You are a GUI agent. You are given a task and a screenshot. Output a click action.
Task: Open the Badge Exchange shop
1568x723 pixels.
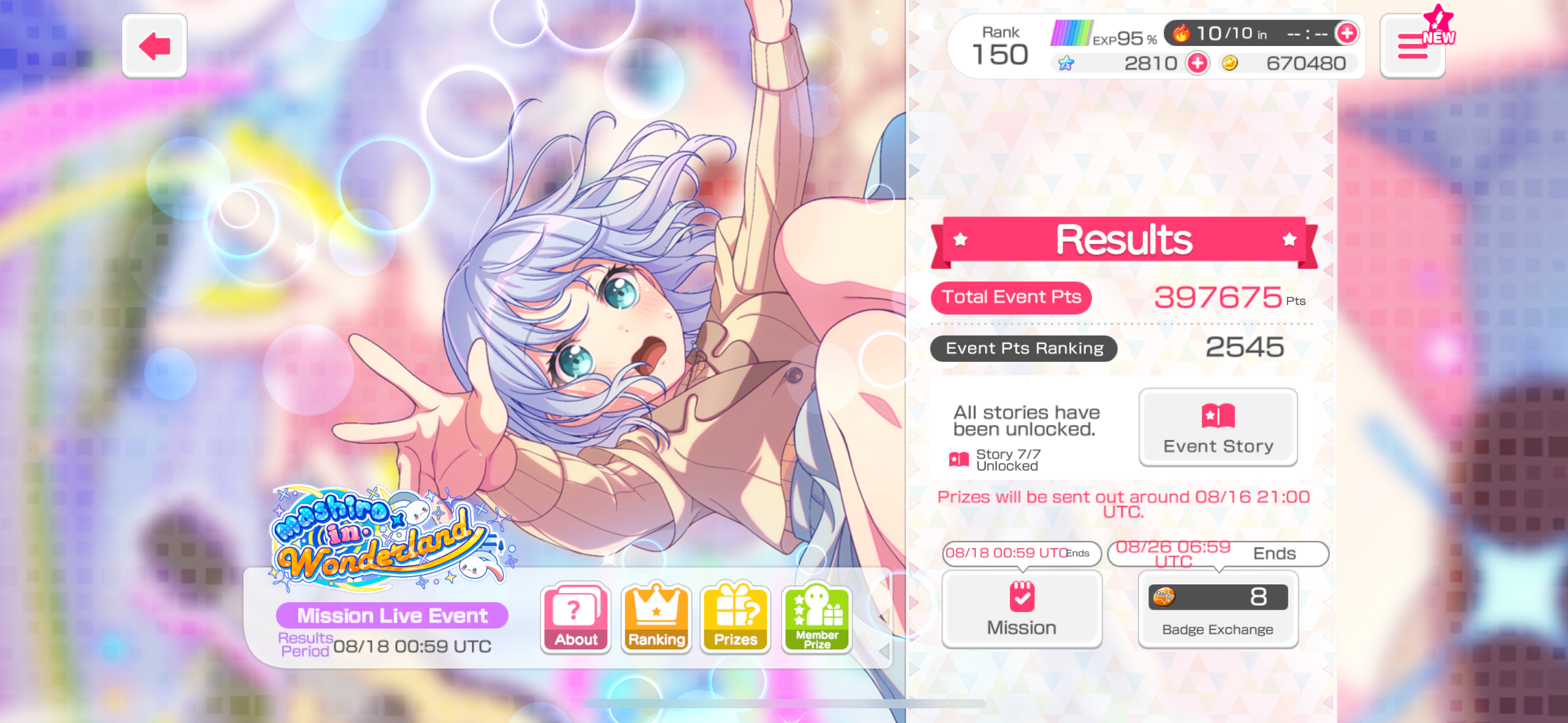[1218, 609]
